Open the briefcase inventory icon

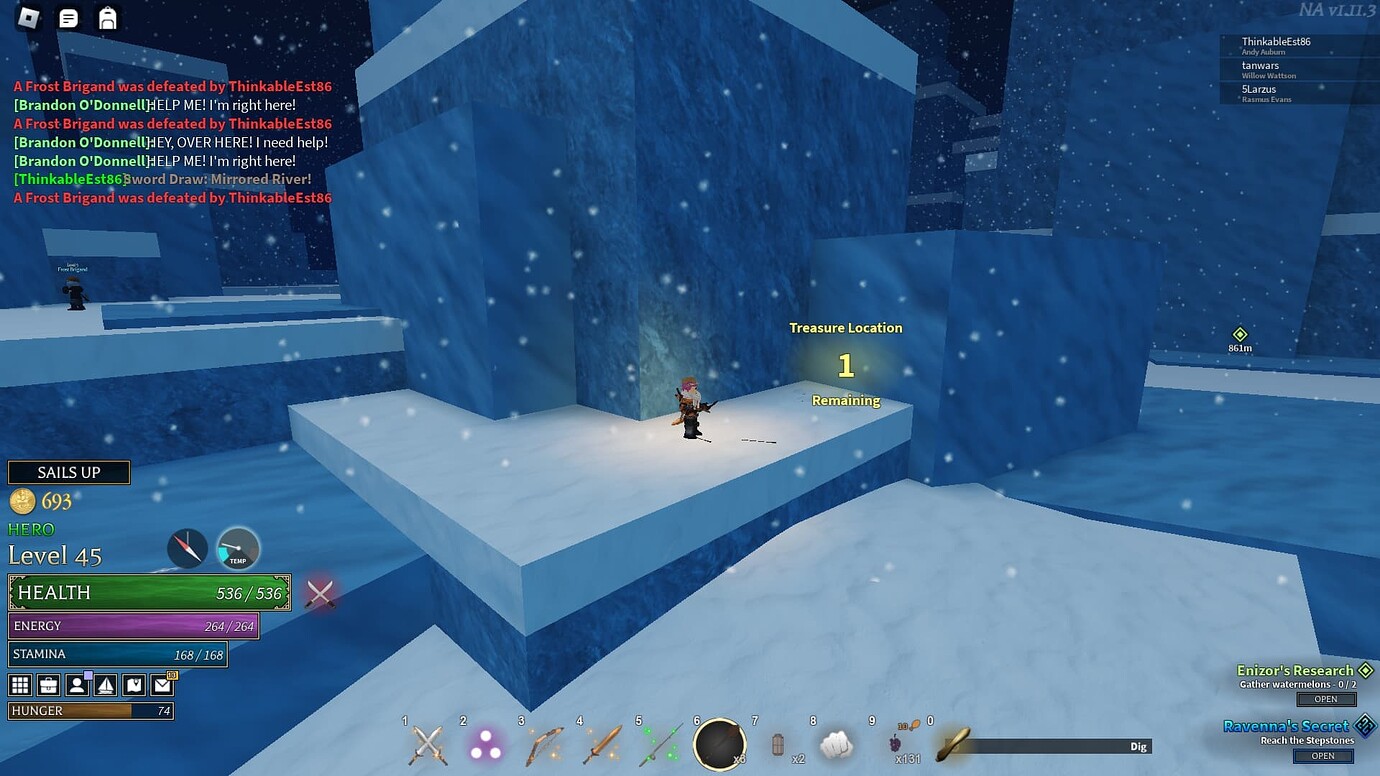pos(48,685)
